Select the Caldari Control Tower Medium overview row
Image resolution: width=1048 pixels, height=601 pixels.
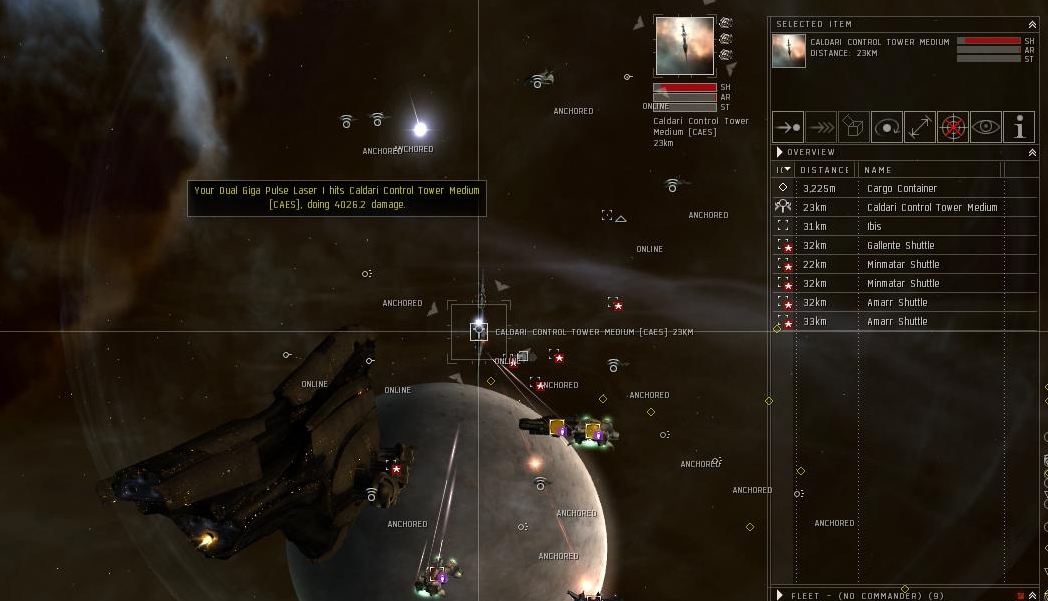pyautogui.click(x=931, y=207)
